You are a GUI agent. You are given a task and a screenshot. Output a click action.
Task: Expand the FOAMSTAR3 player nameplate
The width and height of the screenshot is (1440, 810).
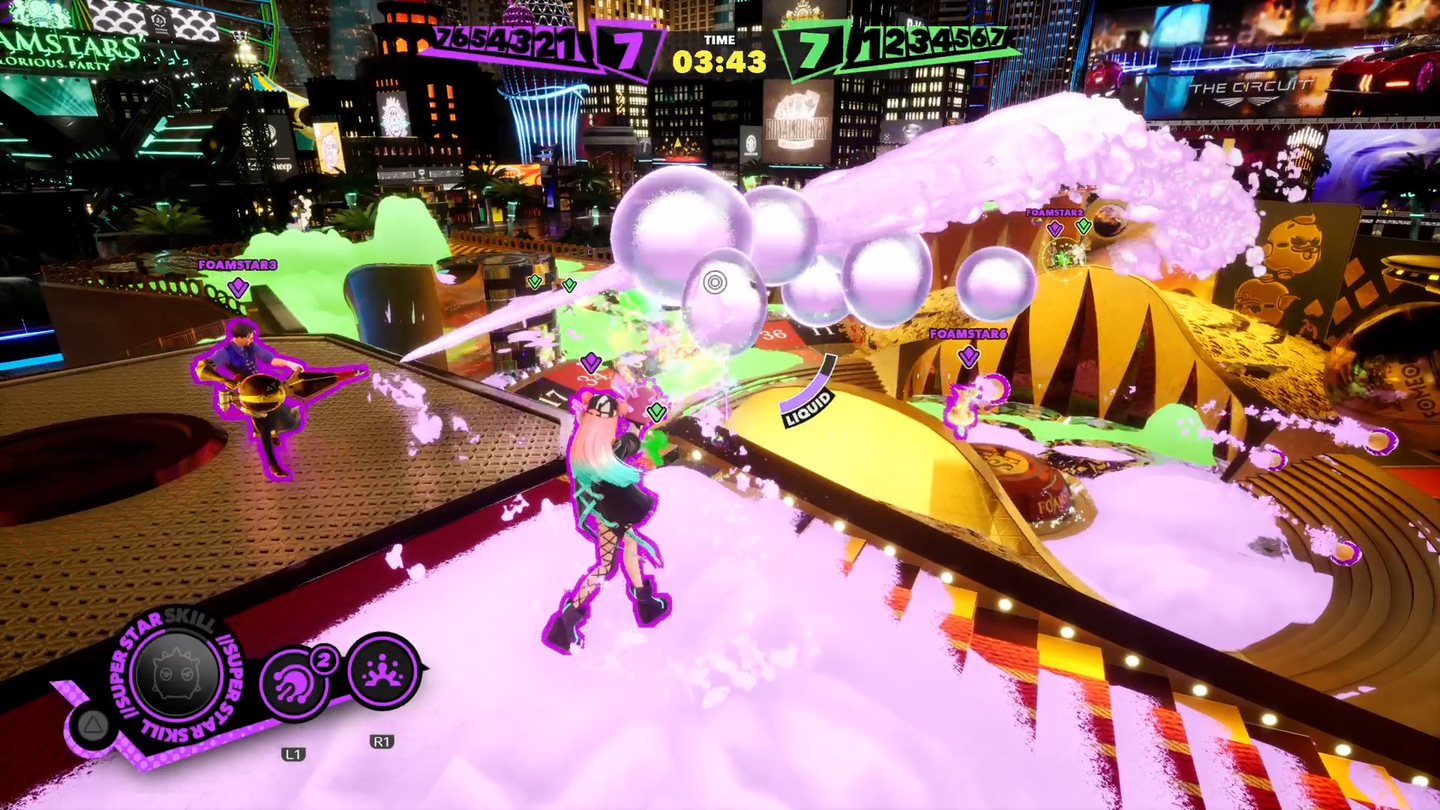pos(236,268)
